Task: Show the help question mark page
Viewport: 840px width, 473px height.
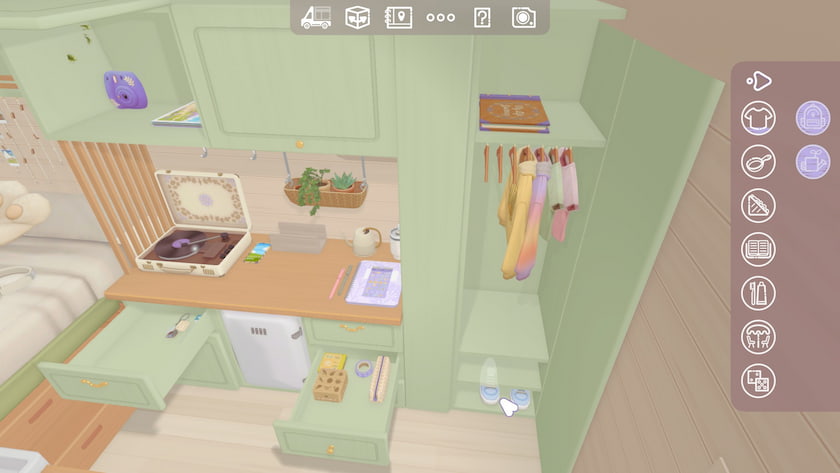Action: pyautogui.click(x=482, y=17)
